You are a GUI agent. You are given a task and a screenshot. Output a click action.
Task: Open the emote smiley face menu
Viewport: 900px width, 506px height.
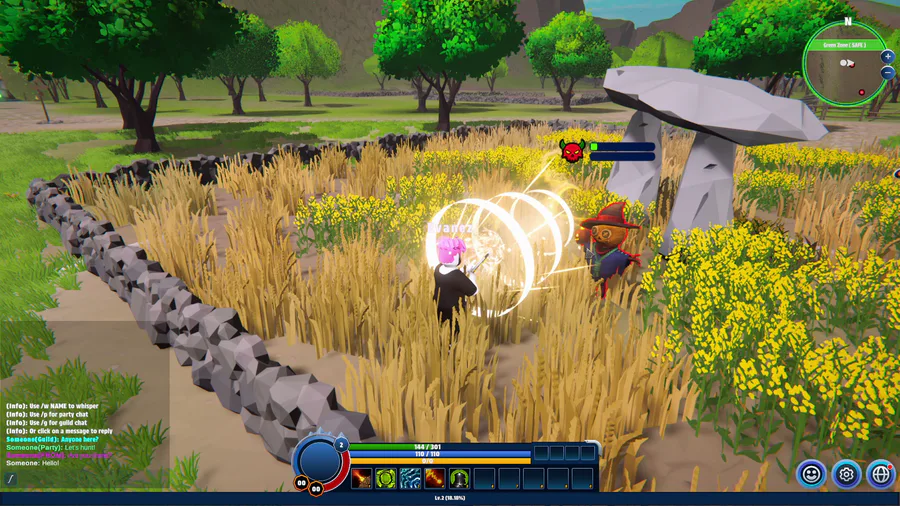pyautogui.click(x=811, y=474)
